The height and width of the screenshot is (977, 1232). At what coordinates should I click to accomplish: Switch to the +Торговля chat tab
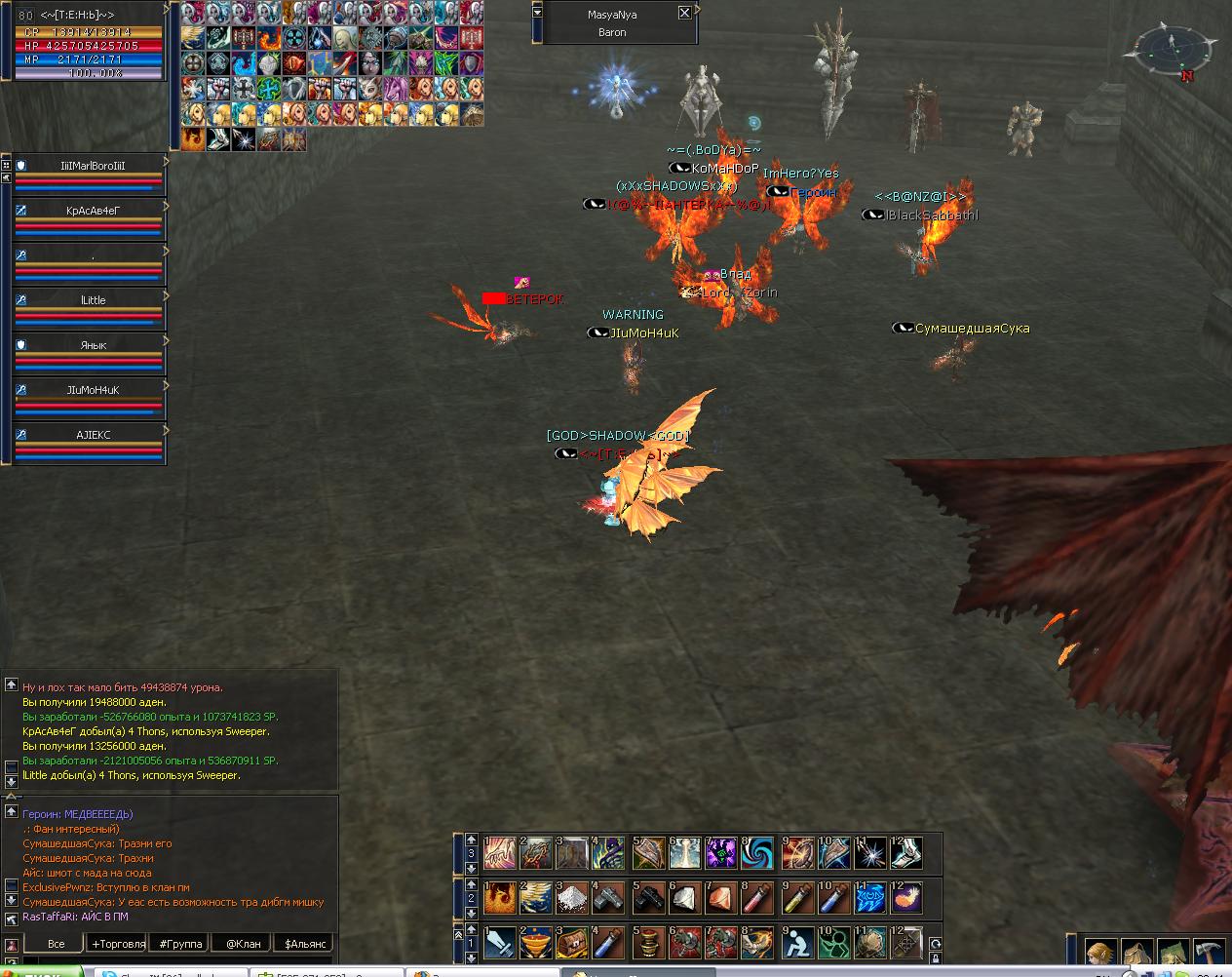[x=118, y=944]
